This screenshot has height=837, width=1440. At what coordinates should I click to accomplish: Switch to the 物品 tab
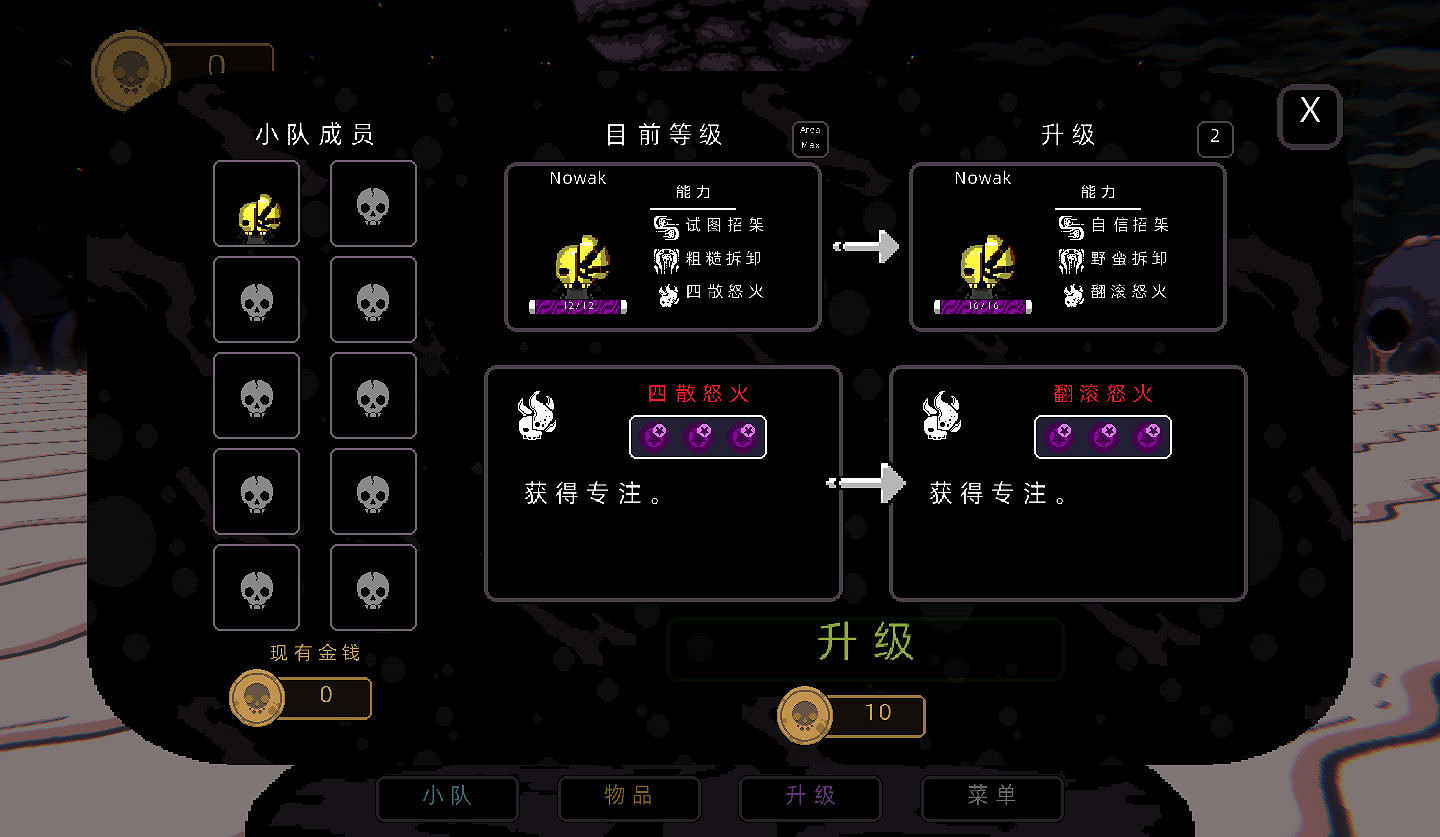pos(628,798)
